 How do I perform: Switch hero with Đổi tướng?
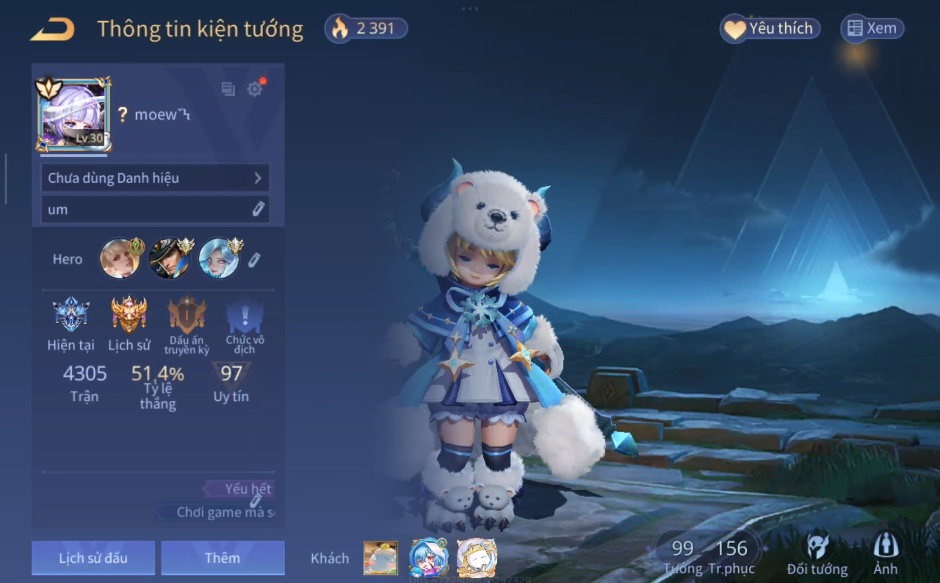[x=817, y=554]
